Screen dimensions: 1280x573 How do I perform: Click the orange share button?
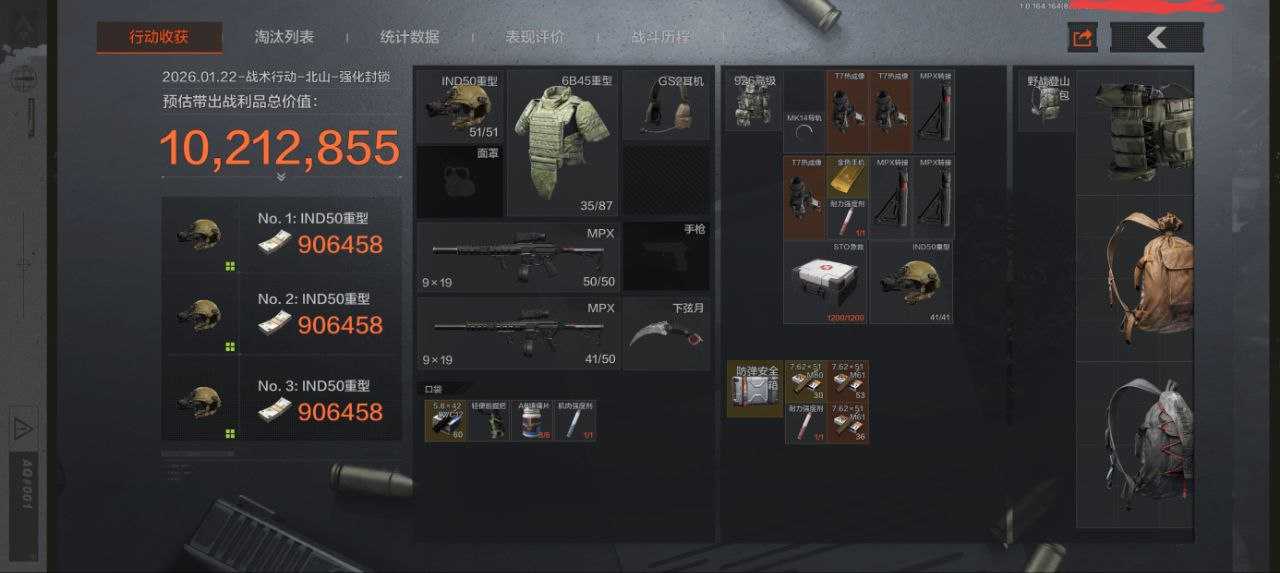[1082, 38]
